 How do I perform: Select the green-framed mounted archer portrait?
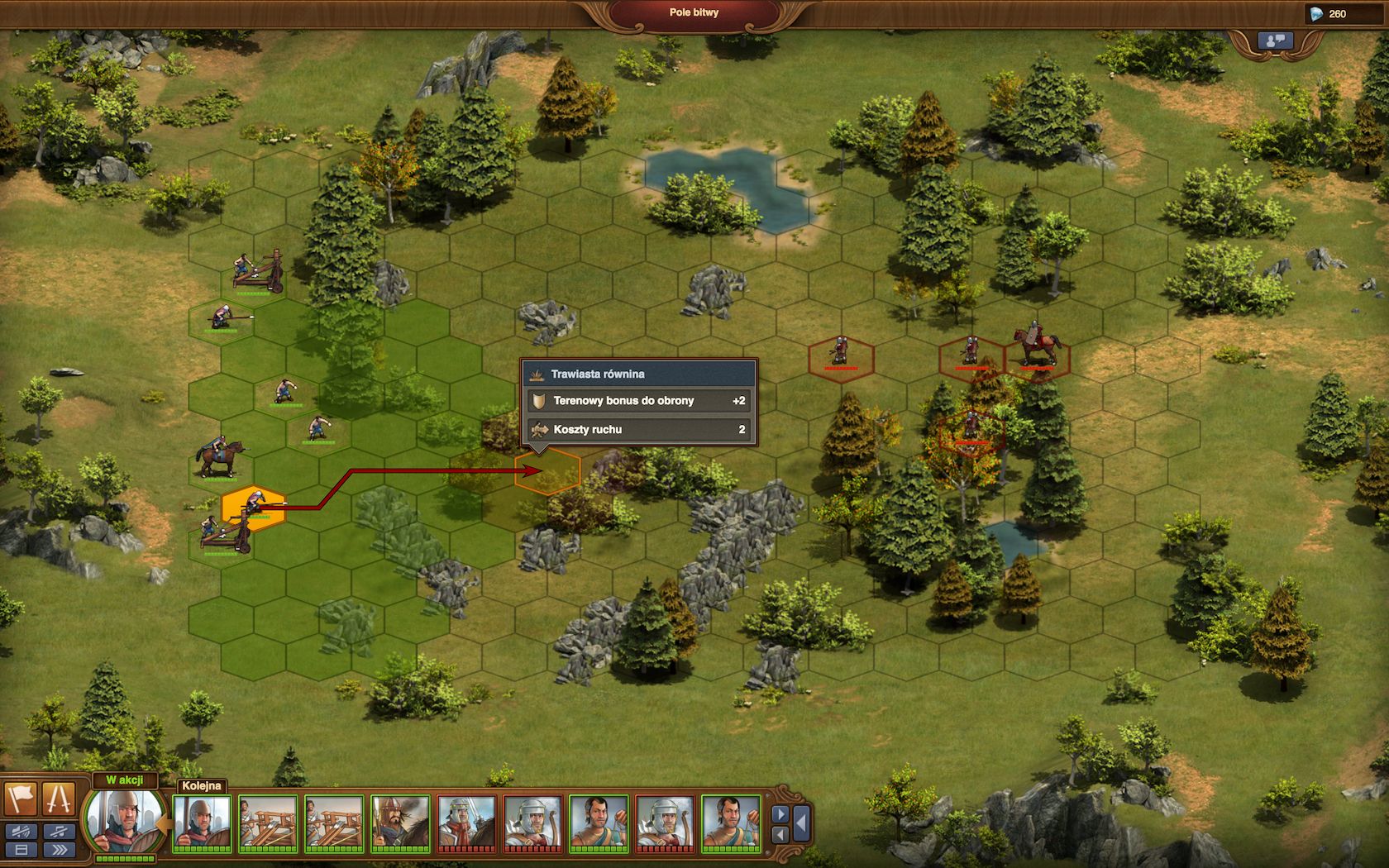point(400,822)
